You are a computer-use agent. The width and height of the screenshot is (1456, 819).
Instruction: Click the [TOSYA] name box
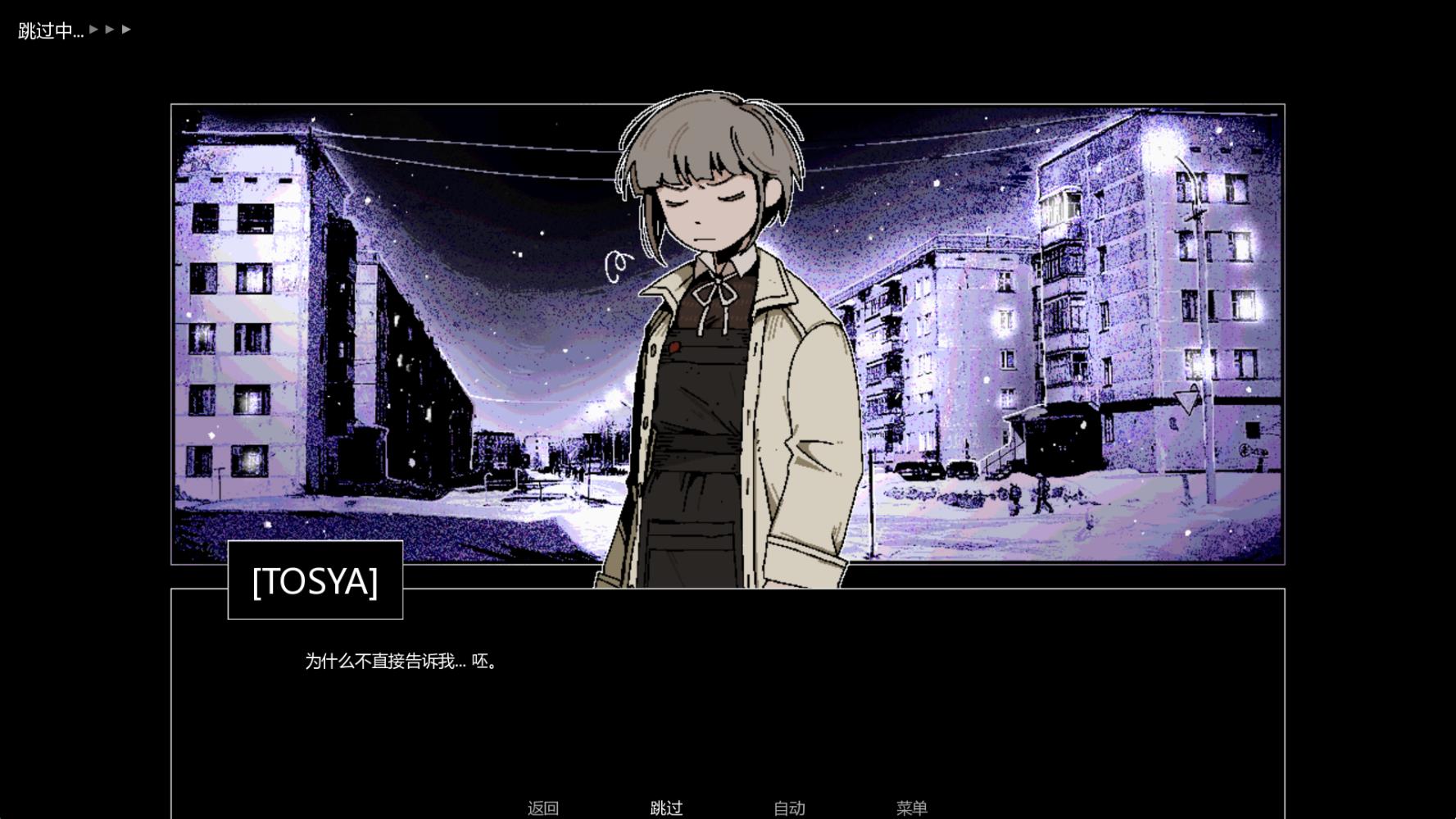(315, 581)
